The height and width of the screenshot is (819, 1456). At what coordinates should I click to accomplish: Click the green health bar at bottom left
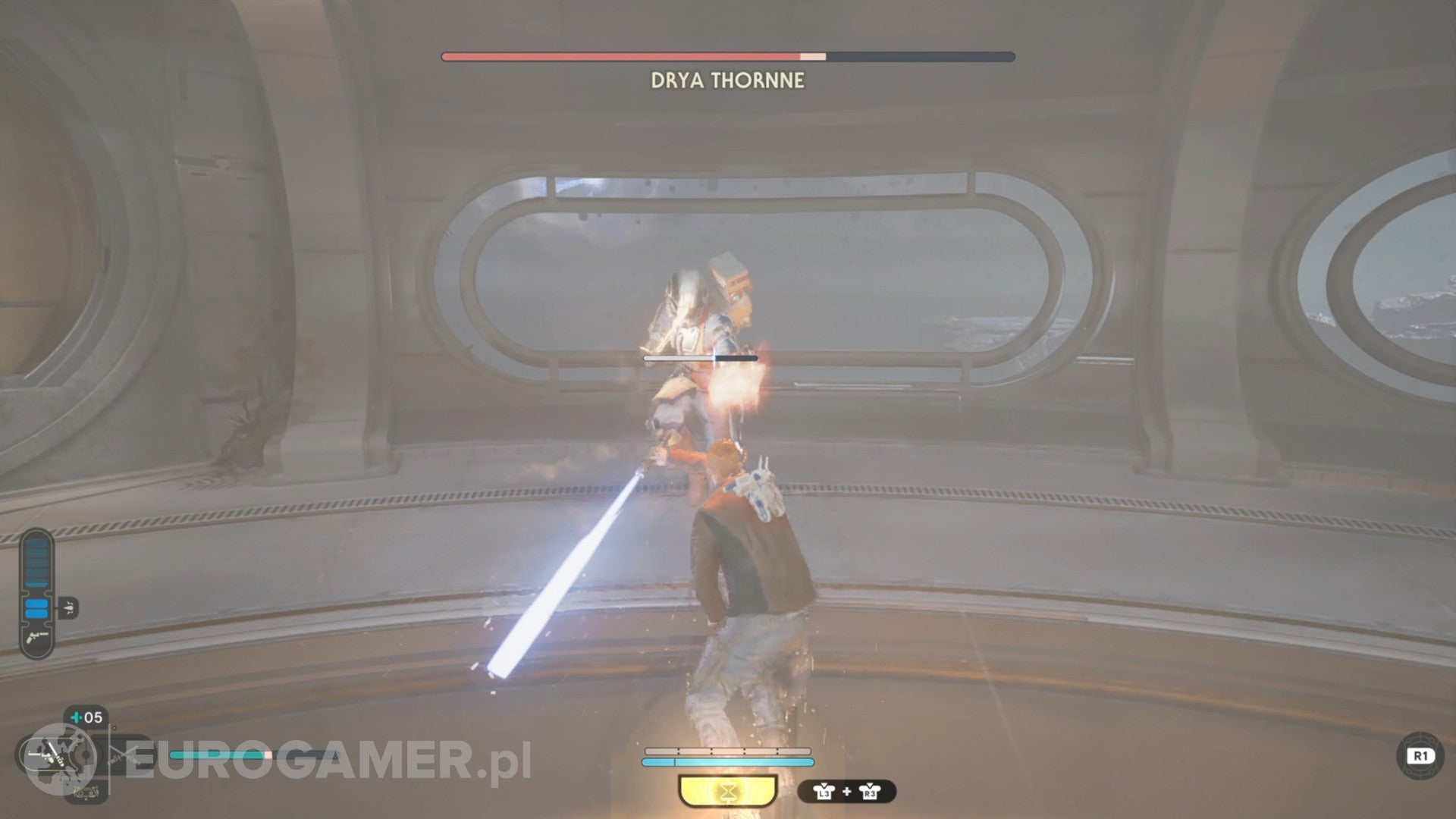(x=220, y=755)
